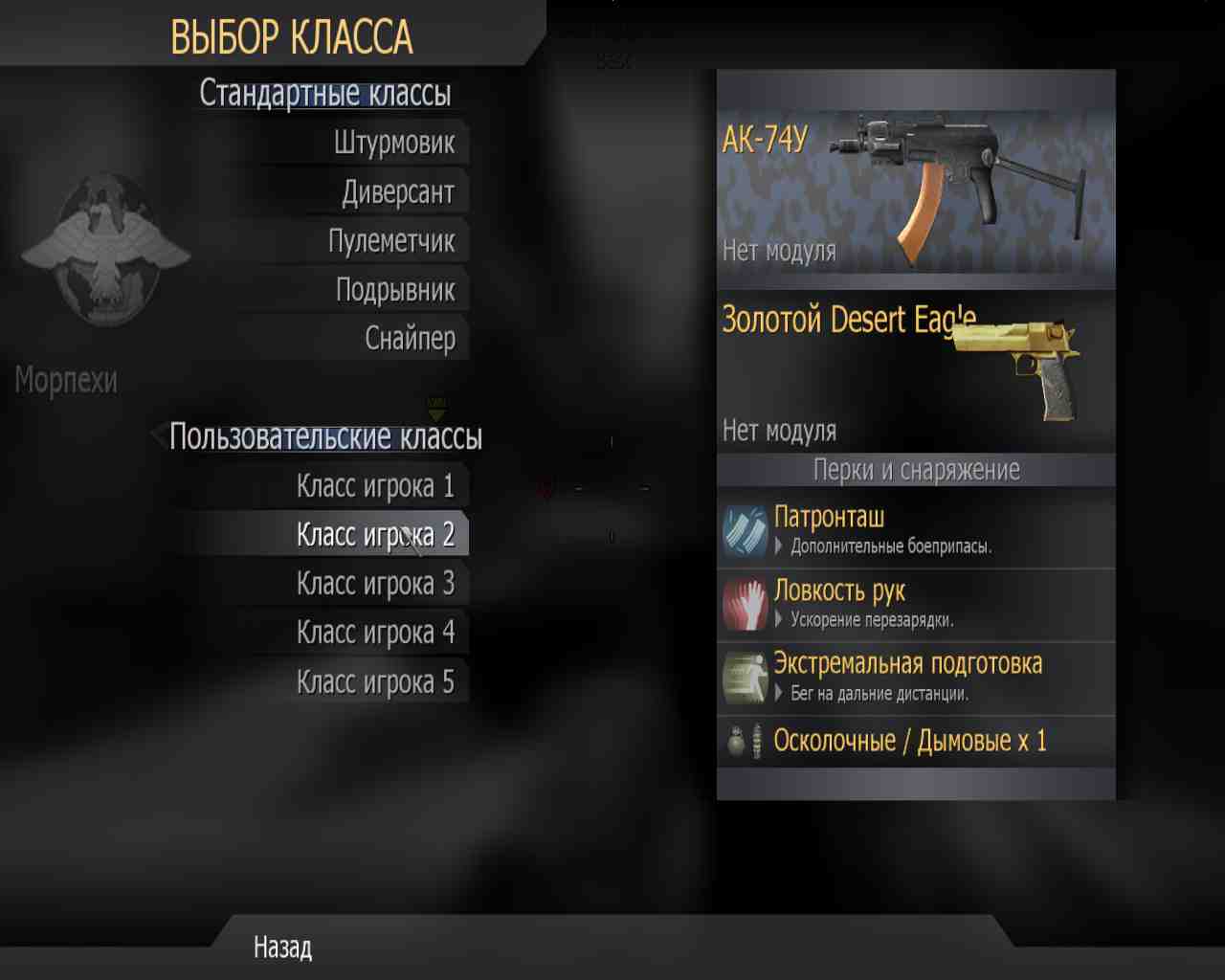Click the Стандартные классы section header
The image size is (1225, 980).
click(x=325, y=93)
